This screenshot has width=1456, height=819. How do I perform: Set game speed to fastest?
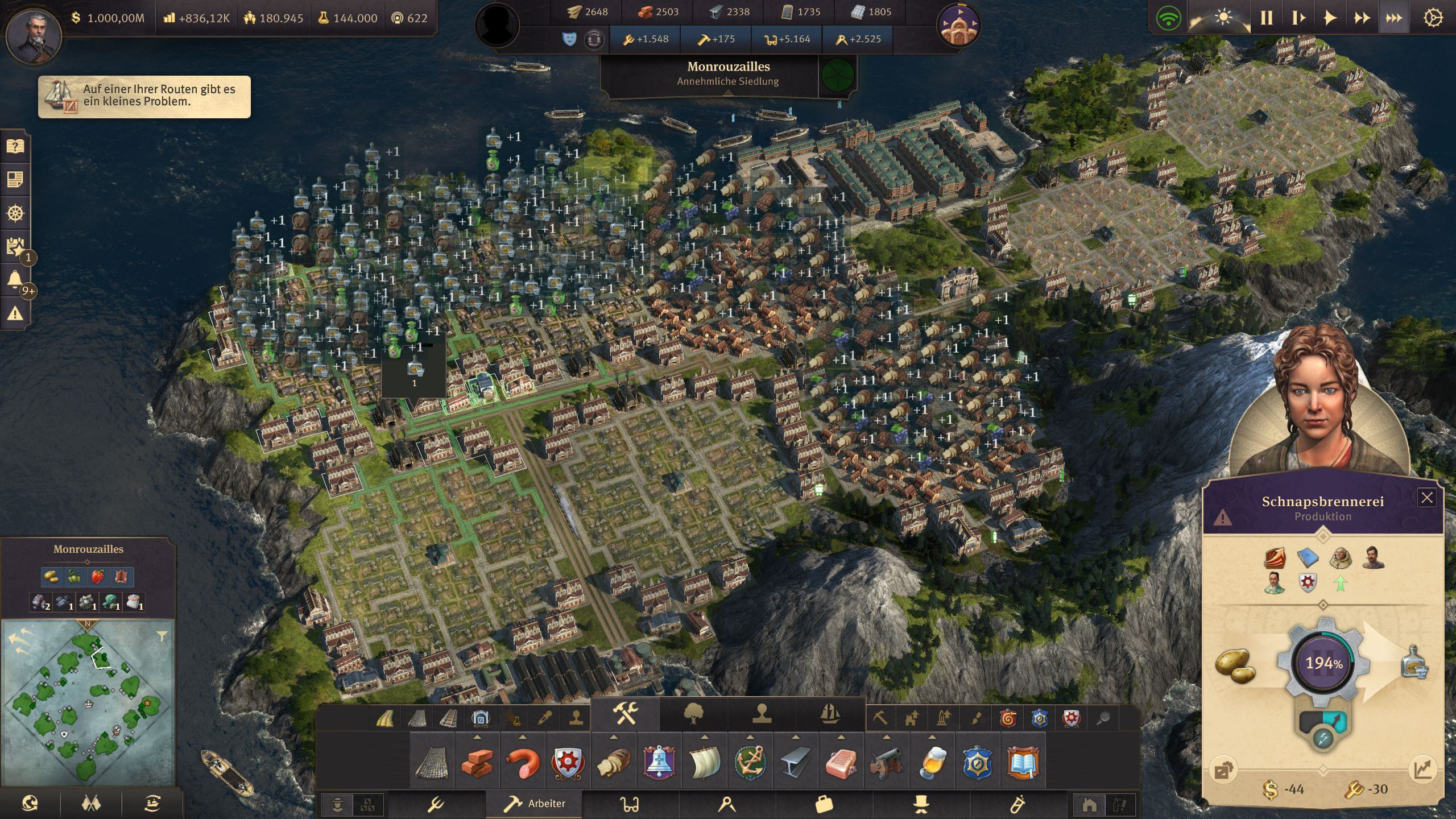point(1393,18)
